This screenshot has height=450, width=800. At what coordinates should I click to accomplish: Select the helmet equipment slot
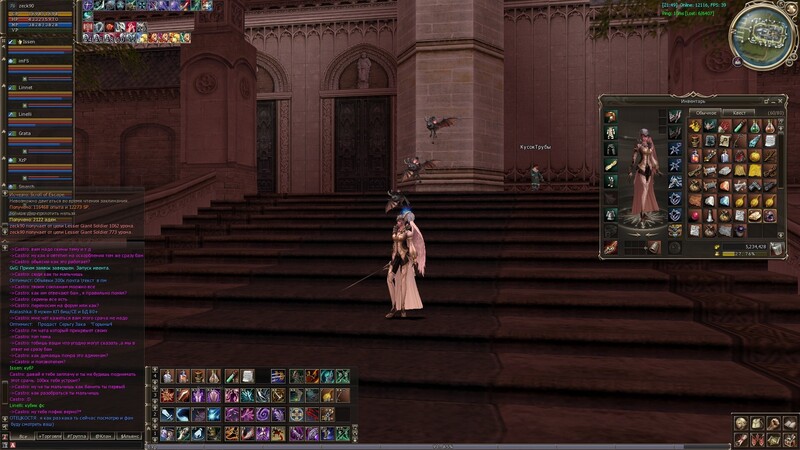tap(610, 116)
